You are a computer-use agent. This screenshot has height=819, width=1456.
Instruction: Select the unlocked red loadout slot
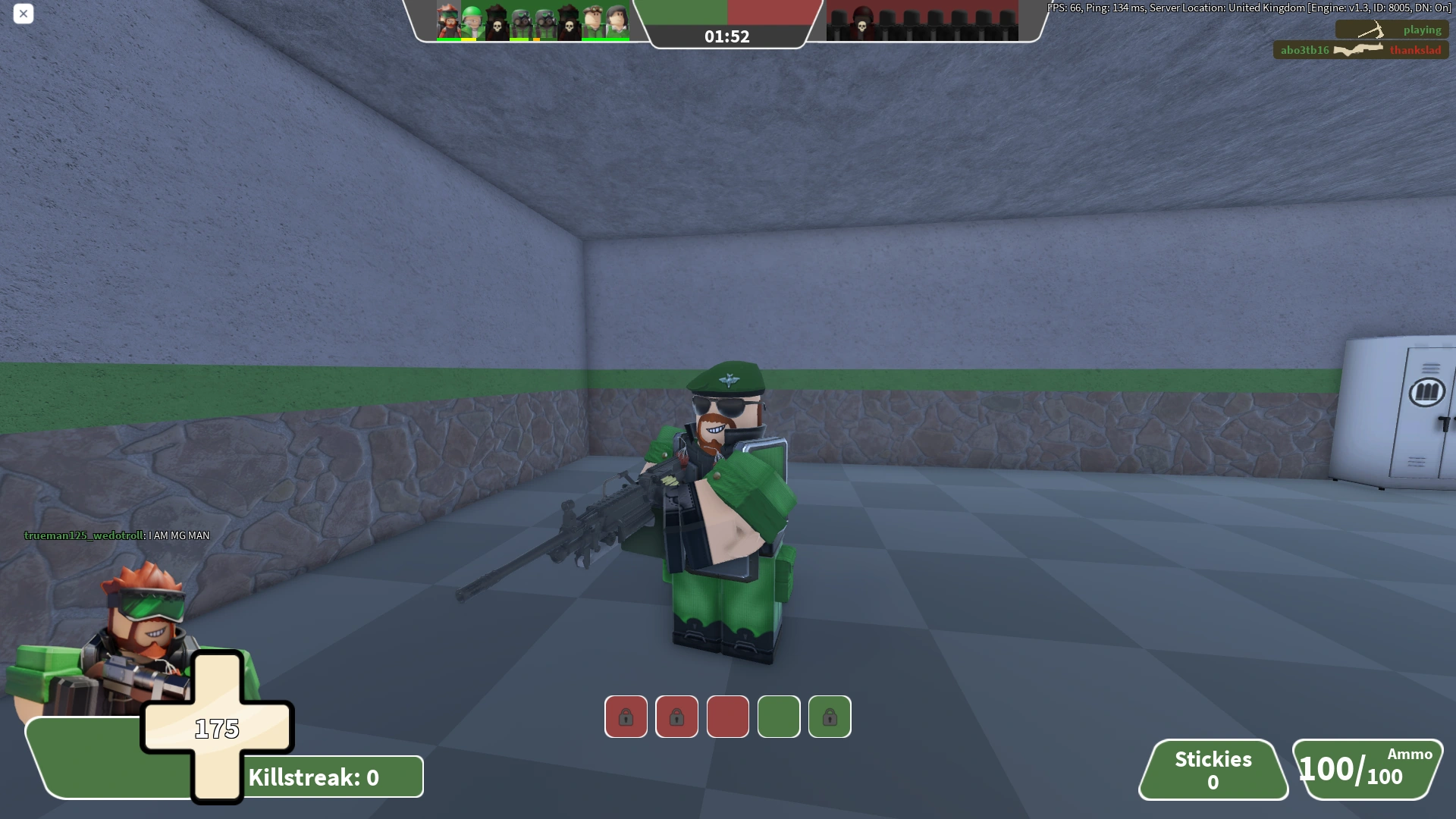pyautogui.click(x=727, y=717)
